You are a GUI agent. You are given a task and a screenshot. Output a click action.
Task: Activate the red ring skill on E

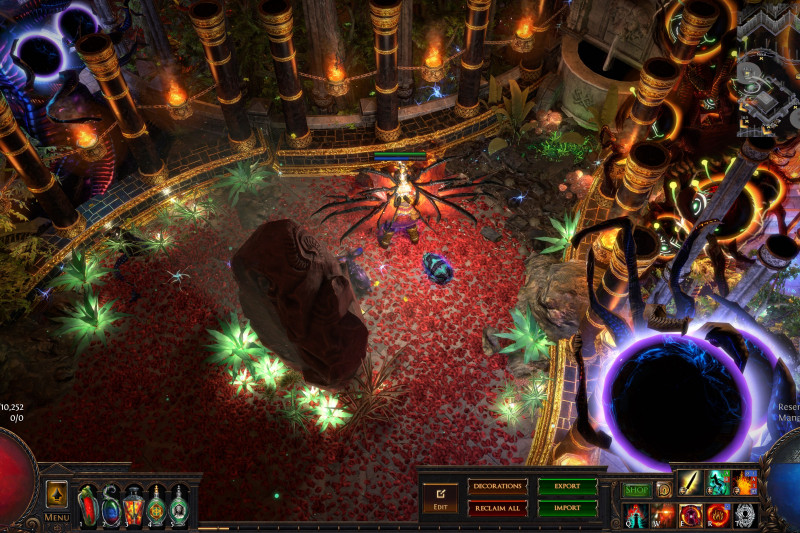[691, 516]
